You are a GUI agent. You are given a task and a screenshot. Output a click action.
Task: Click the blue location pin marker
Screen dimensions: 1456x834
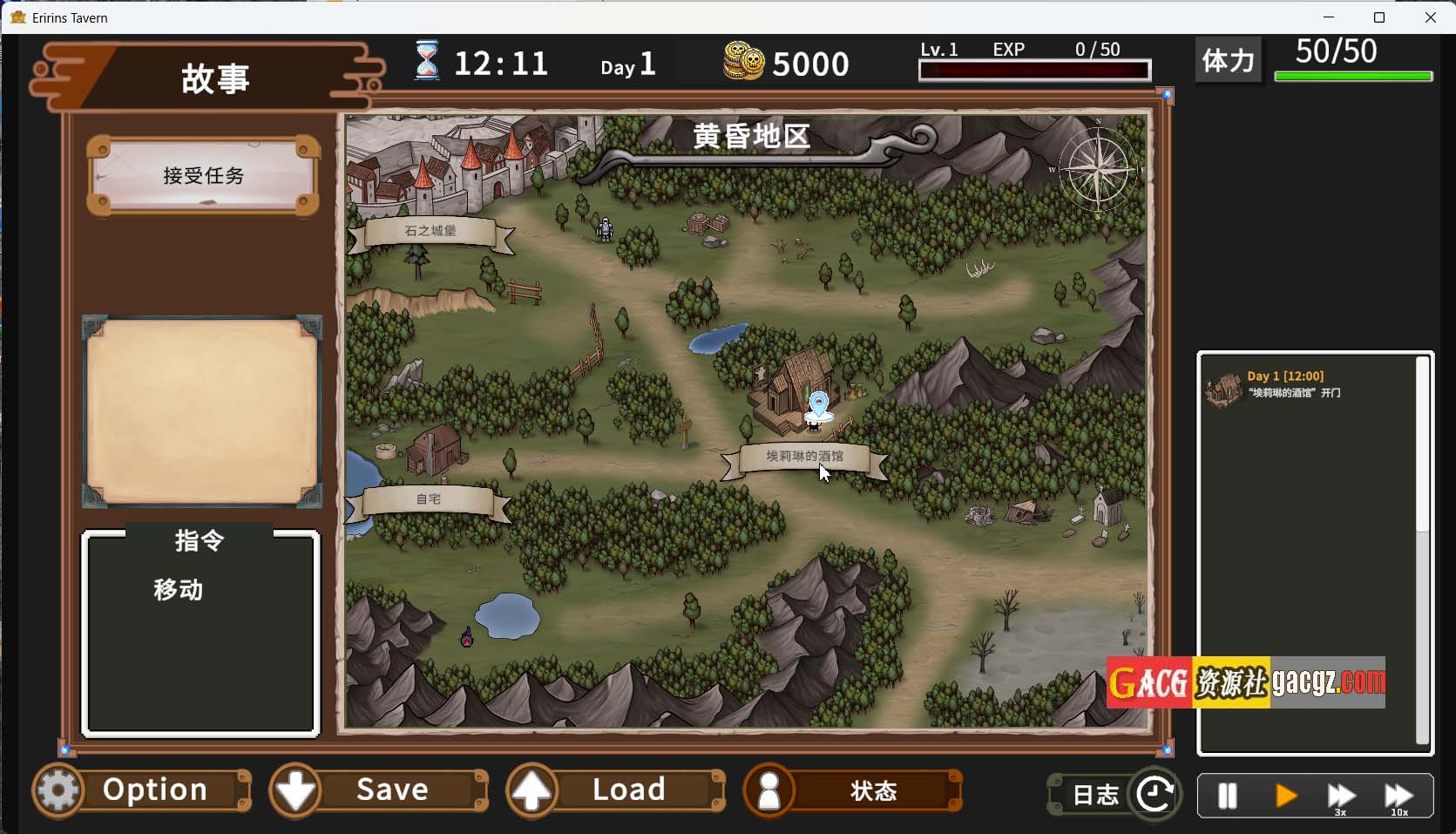(818, 404)
